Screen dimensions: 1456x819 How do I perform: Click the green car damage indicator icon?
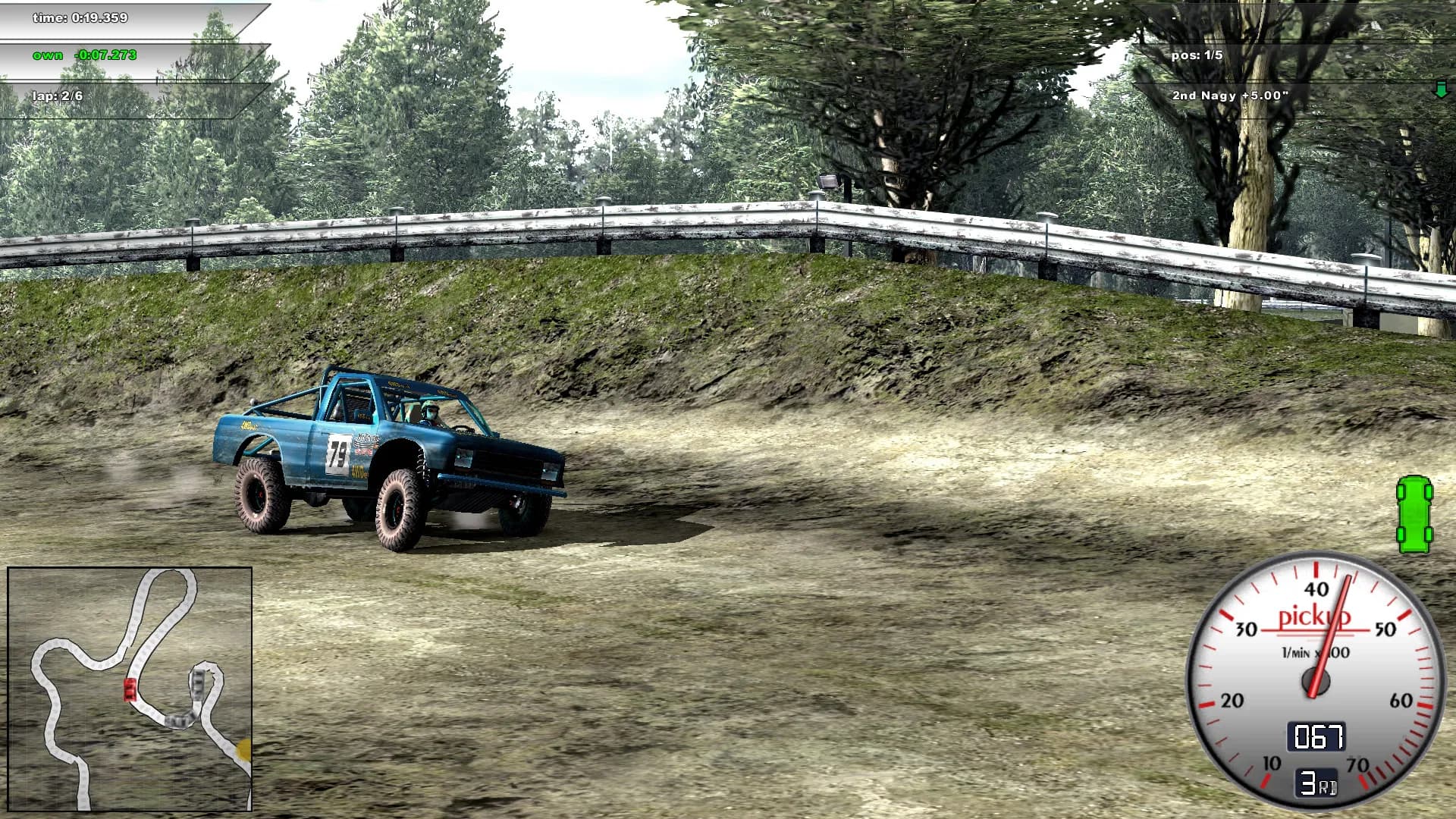click(1417, 513)
